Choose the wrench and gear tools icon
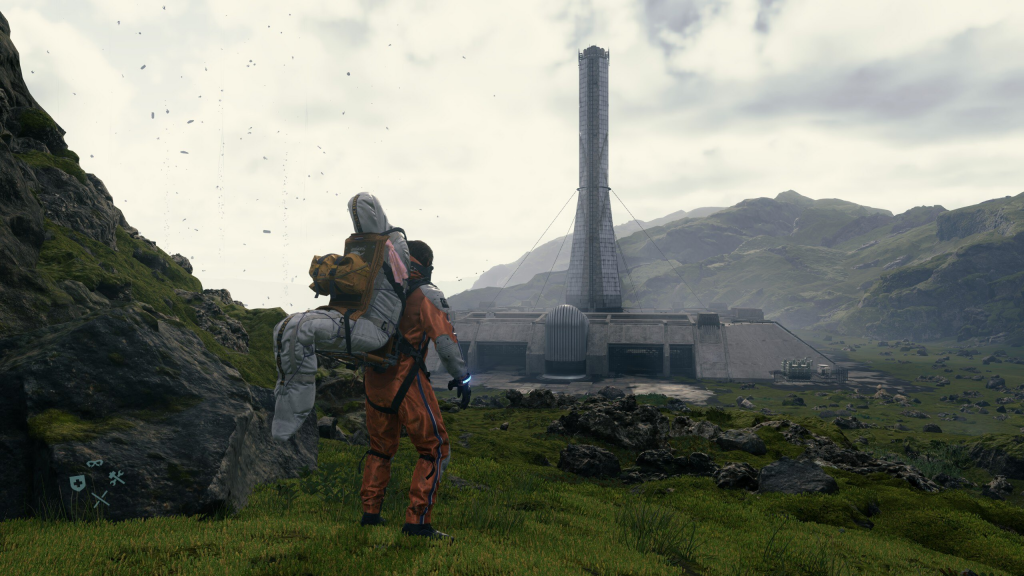 click(116, 478)
